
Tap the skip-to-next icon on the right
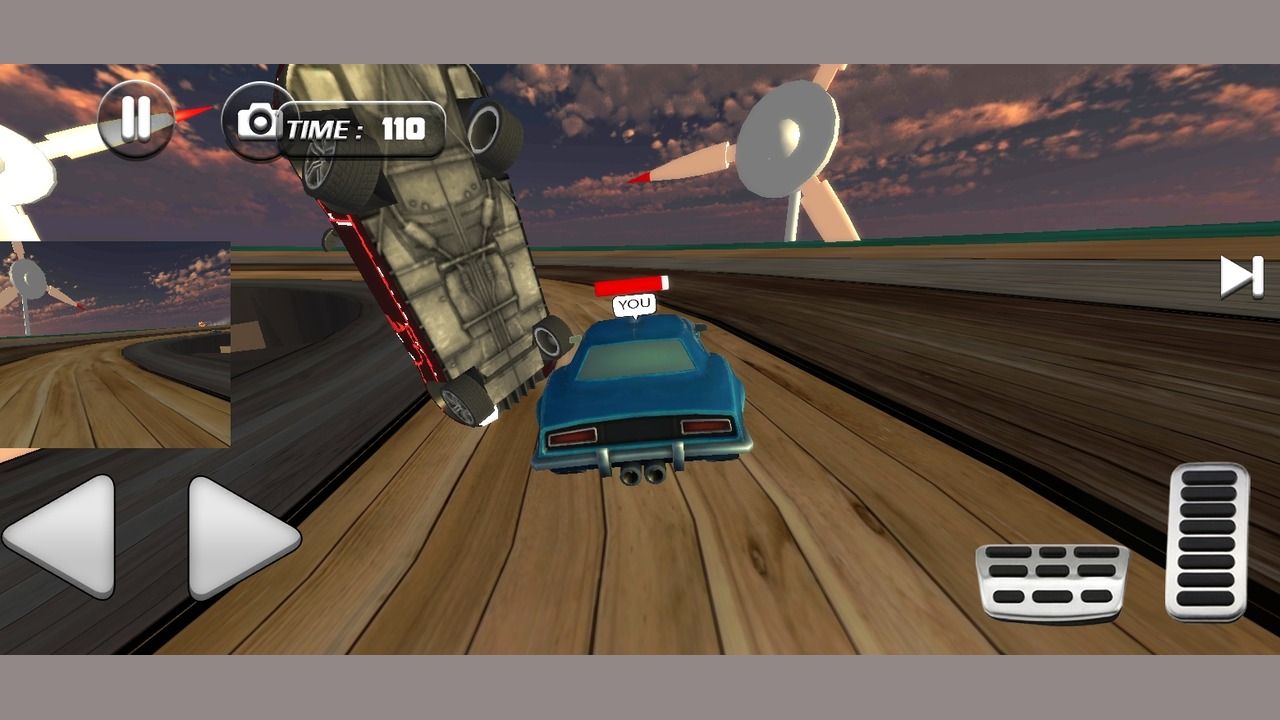coord(1240,277)
